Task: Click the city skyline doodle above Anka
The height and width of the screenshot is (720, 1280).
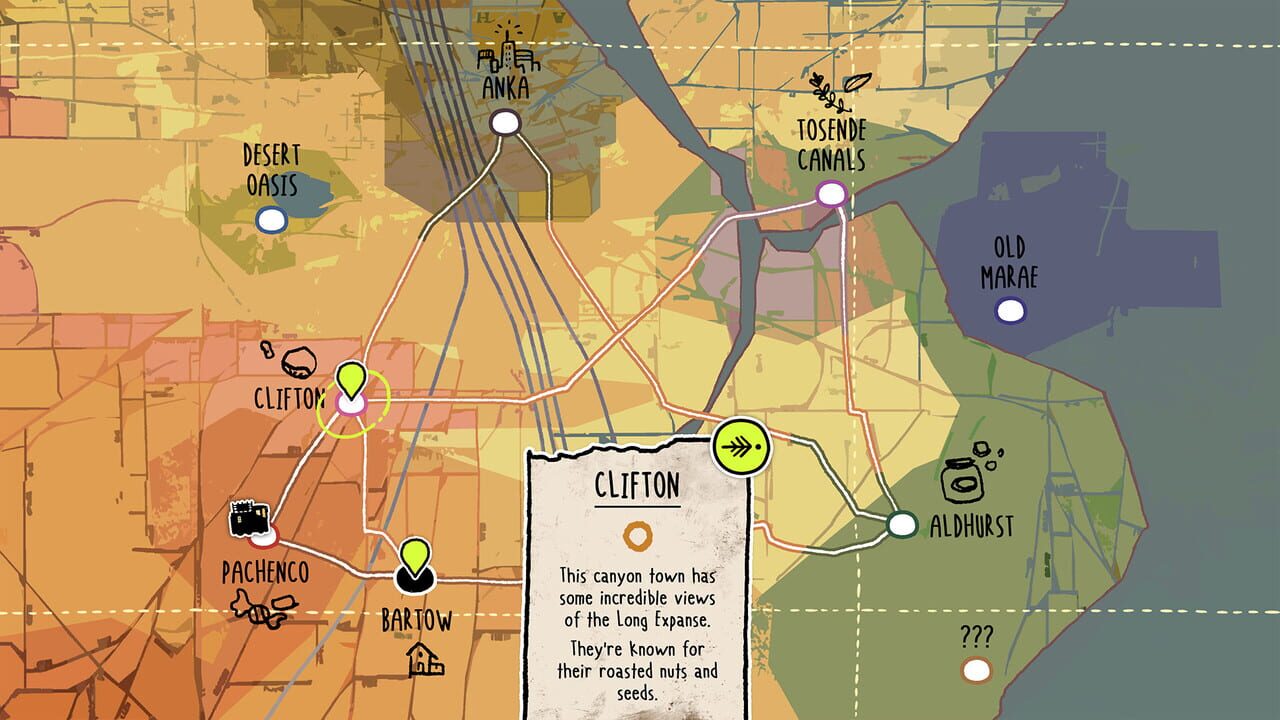Action: point(510,55)
